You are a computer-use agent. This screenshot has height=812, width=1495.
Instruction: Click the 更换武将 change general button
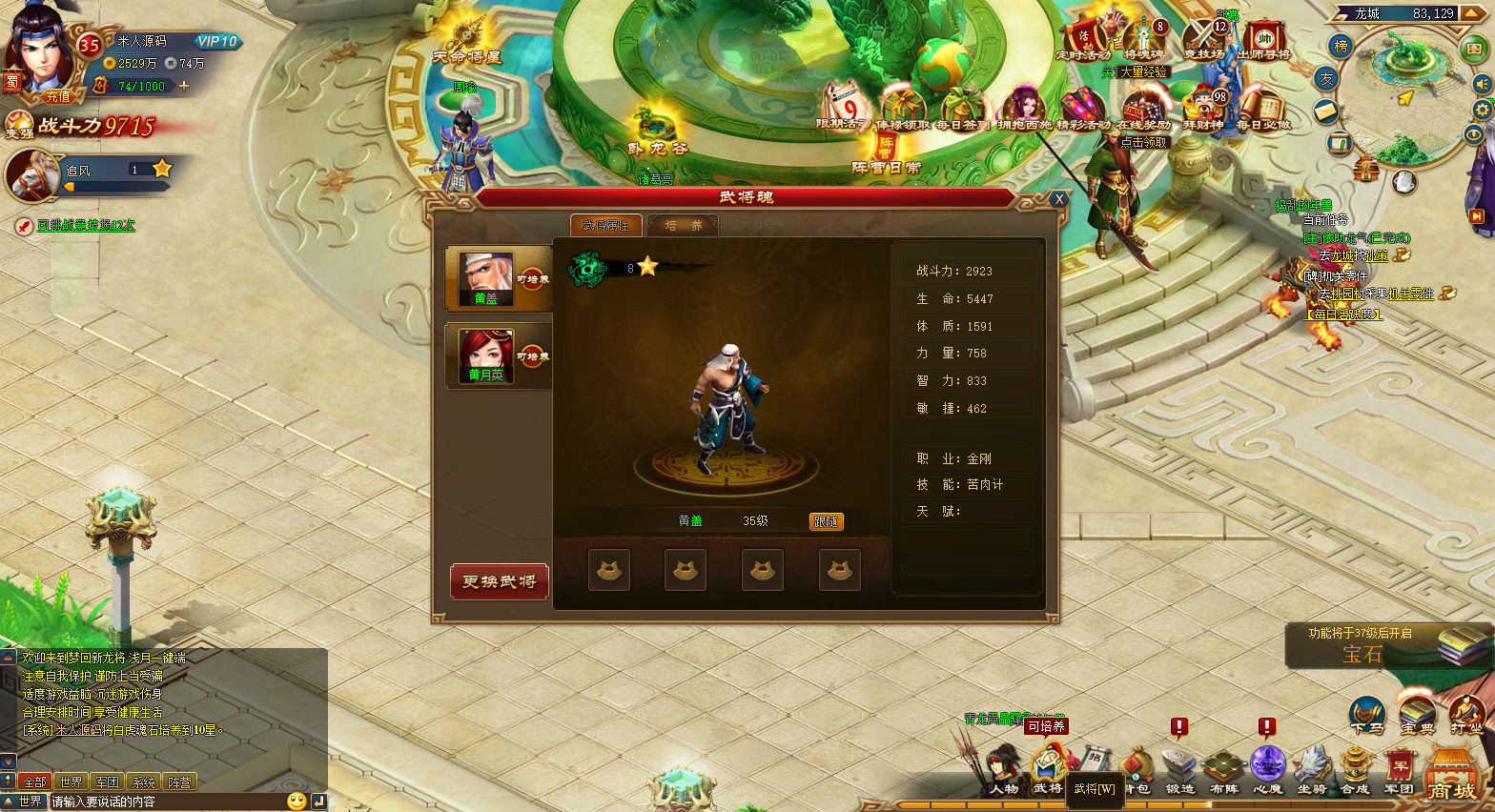tap(499, 581)
